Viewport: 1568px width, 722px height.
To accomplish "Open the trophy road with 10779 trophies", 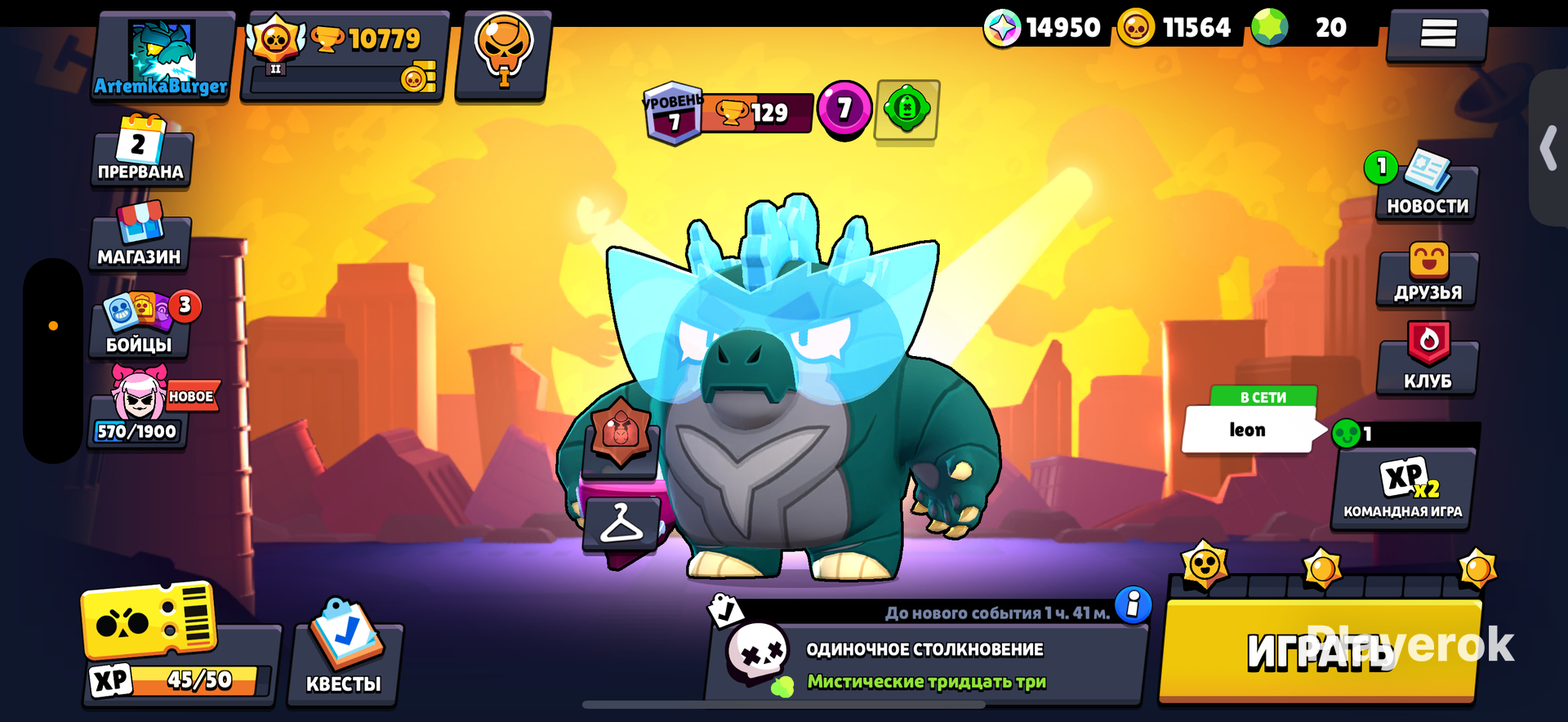I will tap(346, 56).
